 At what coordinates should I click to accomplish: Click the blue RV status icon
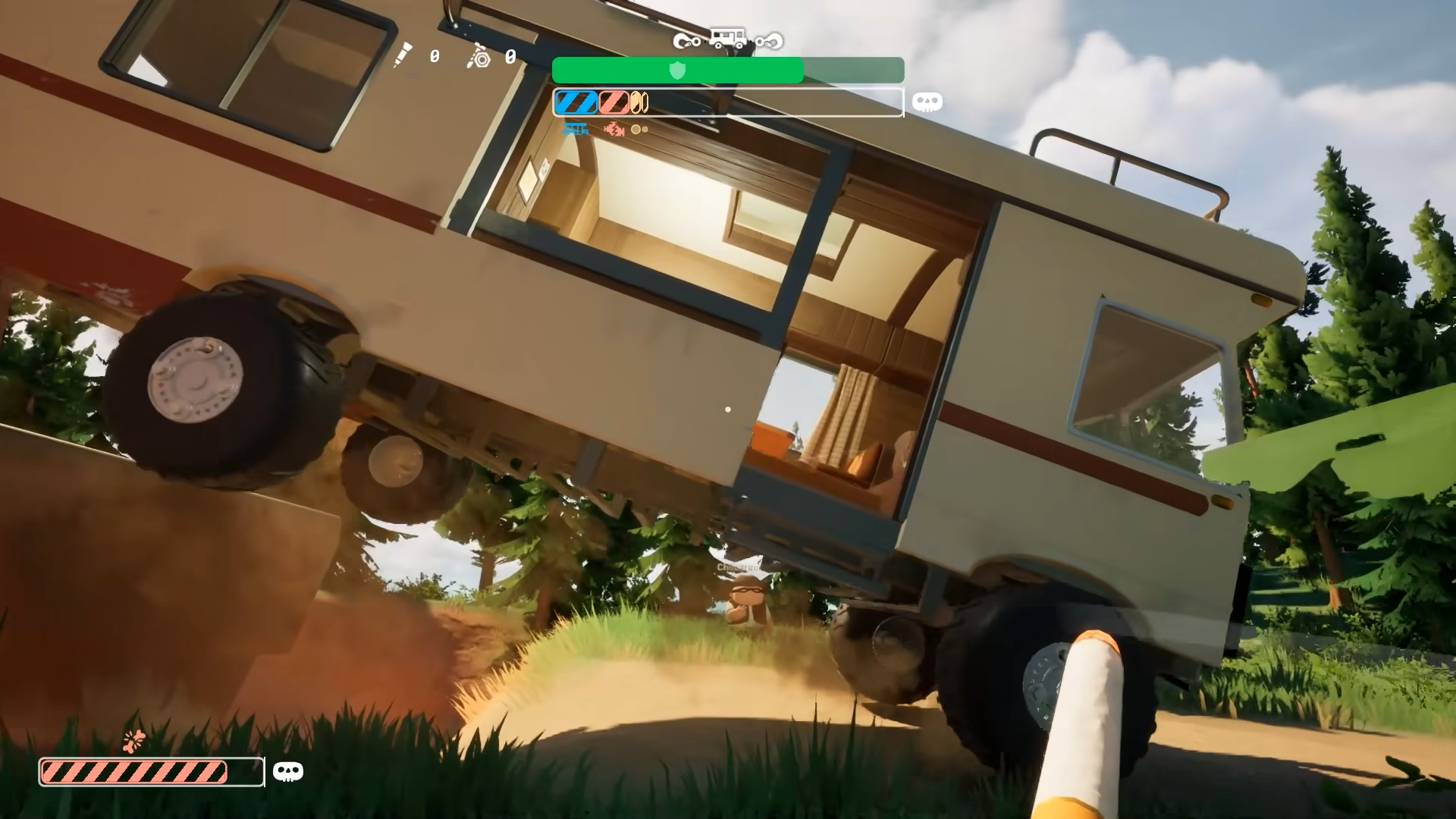point(576,130)
